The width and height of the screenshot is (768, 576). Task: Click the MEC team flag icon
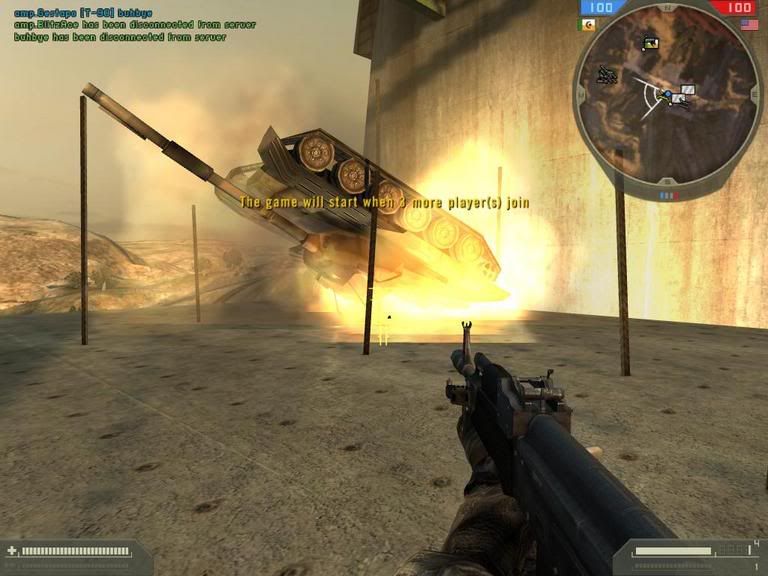pyautogui.click(x=586, y=23)
